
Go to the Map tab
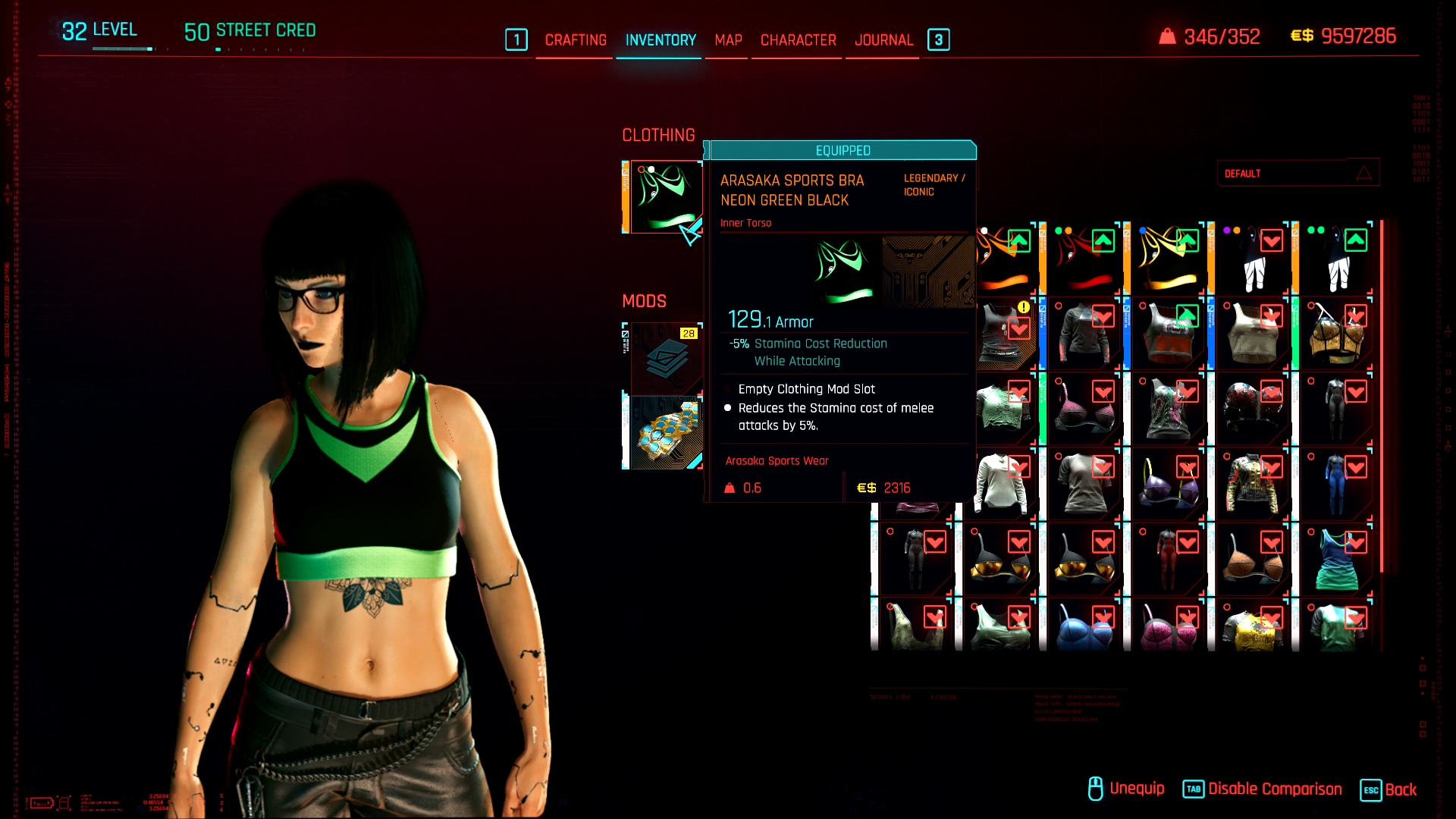point(728,40)
